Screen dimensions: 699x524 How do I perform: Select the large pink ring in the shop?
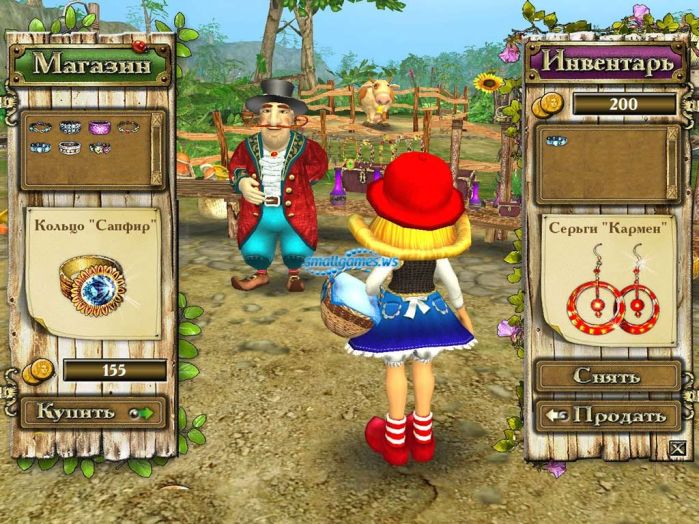(98, 128)
